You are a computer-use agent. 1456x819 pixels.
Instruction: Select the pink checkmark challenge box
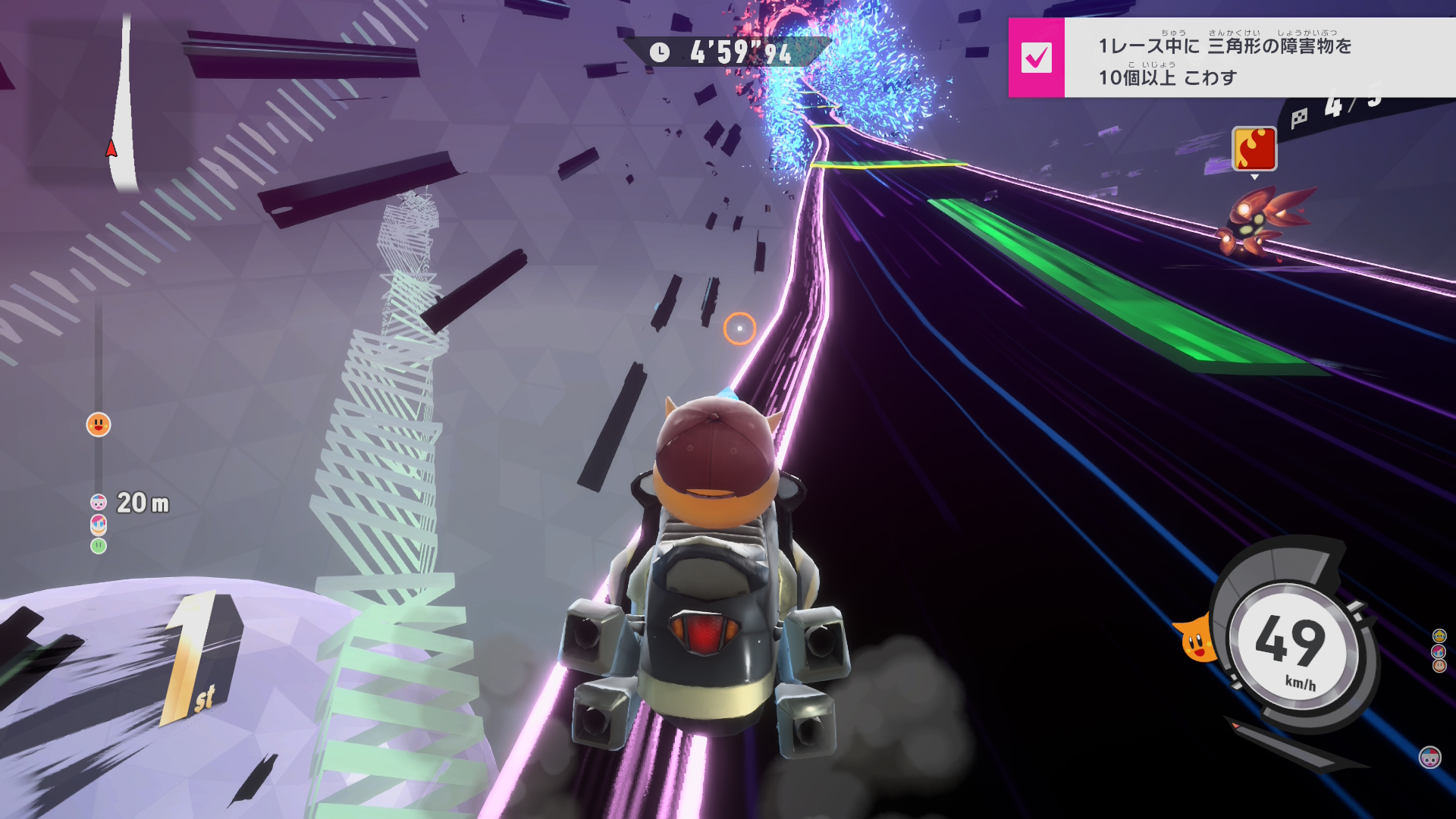tap(1036, 58)
